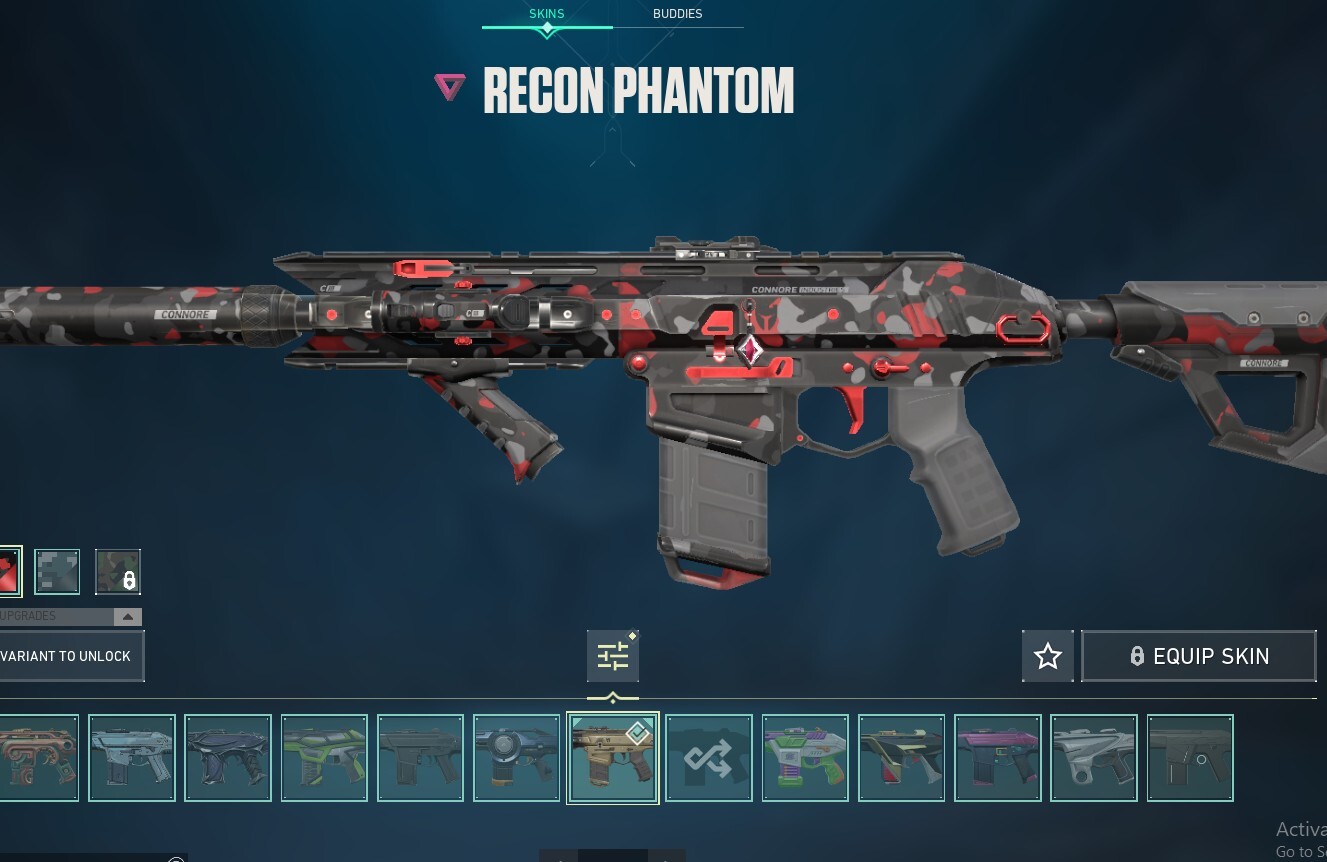Select the magenta-topped Phantom skin thumbnail
Screen dimensions: 1327x862
[x=997, y=758]
